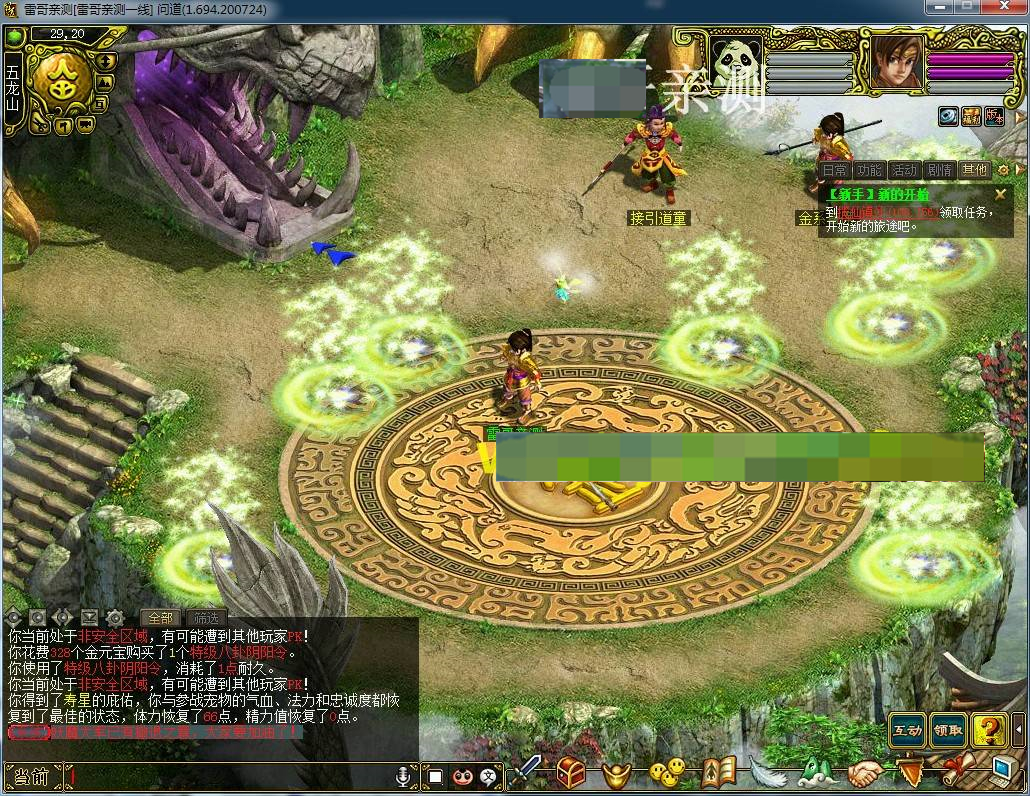1030x796 pixels.
Task: Switch to the 日常 quest tab
Action: 836,170
